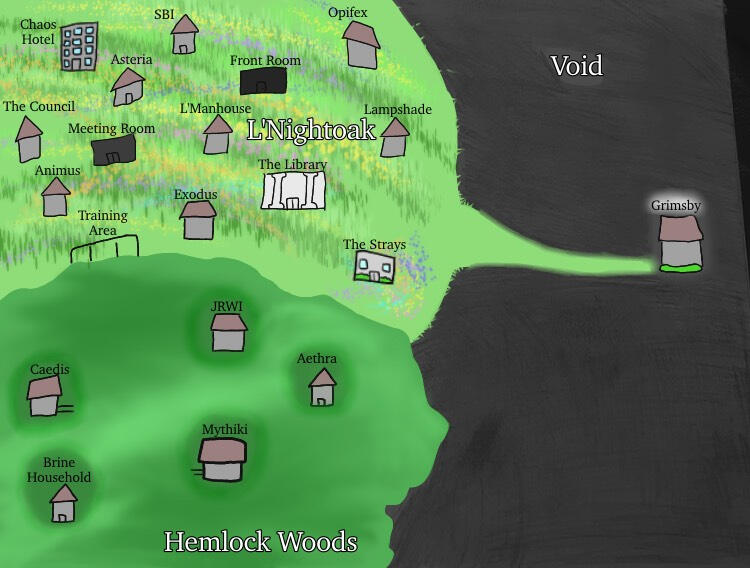Enter the dark Front Room building
This screenshot has height=568, width=750.
click(263, 81)
